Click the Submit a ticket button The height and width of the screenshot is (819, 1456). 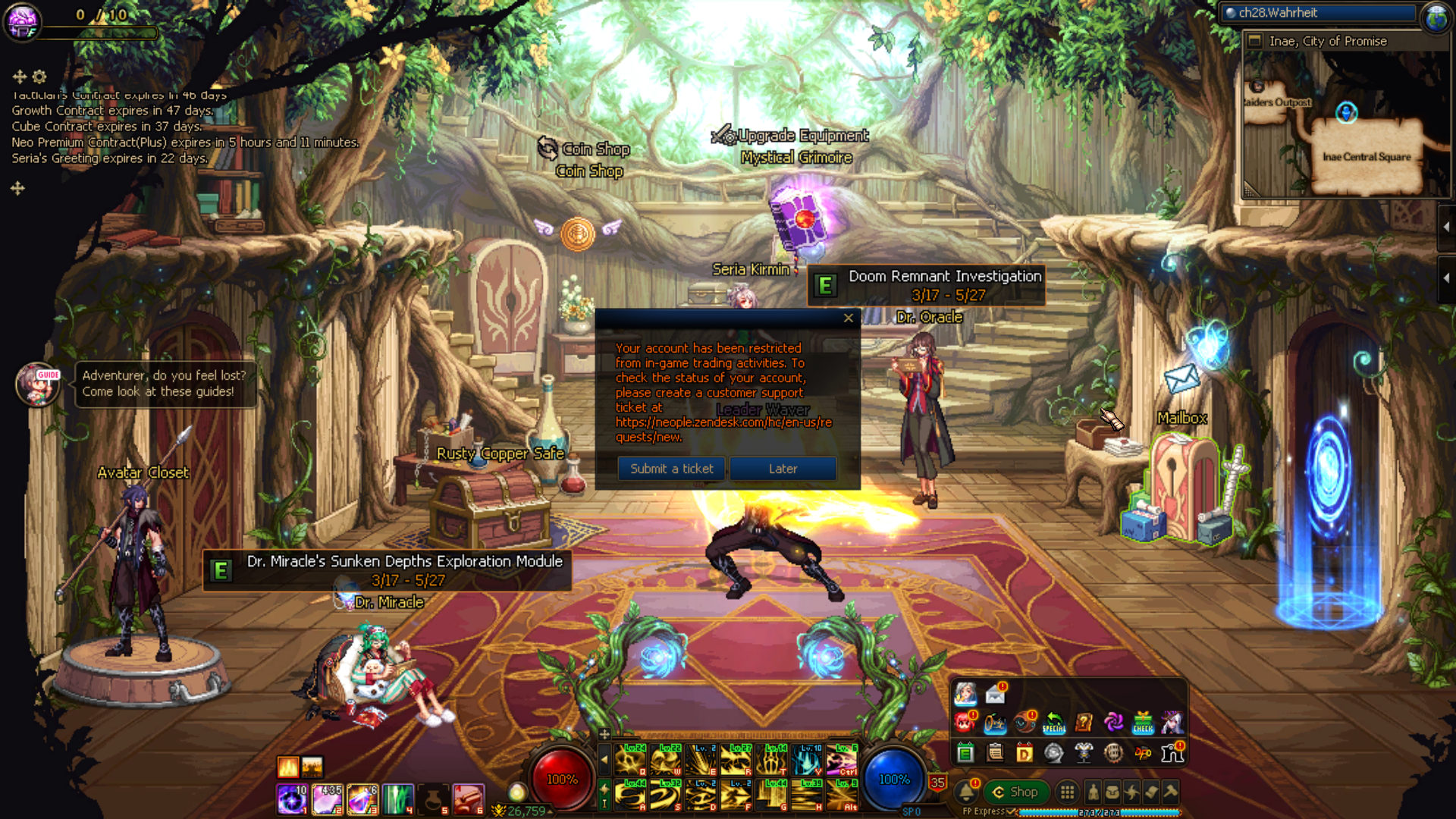[x=671, y=469]
